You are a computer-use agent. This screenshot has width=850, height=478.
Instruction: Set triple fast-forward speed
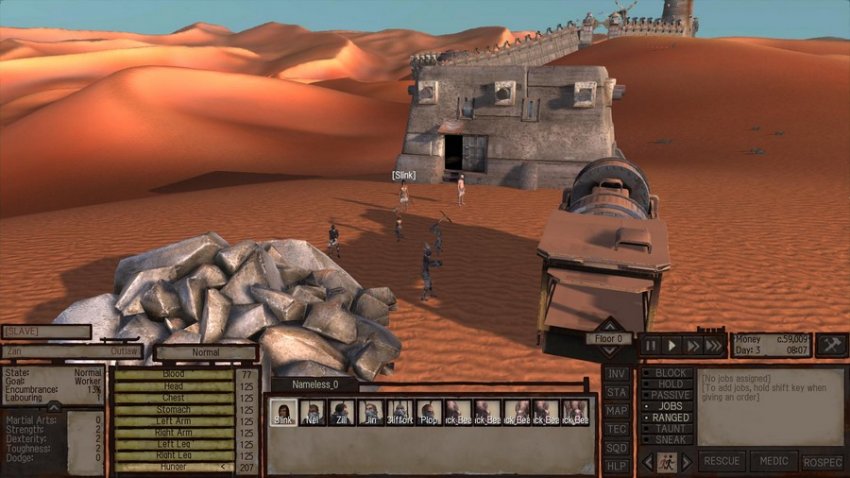coord(713,345)
